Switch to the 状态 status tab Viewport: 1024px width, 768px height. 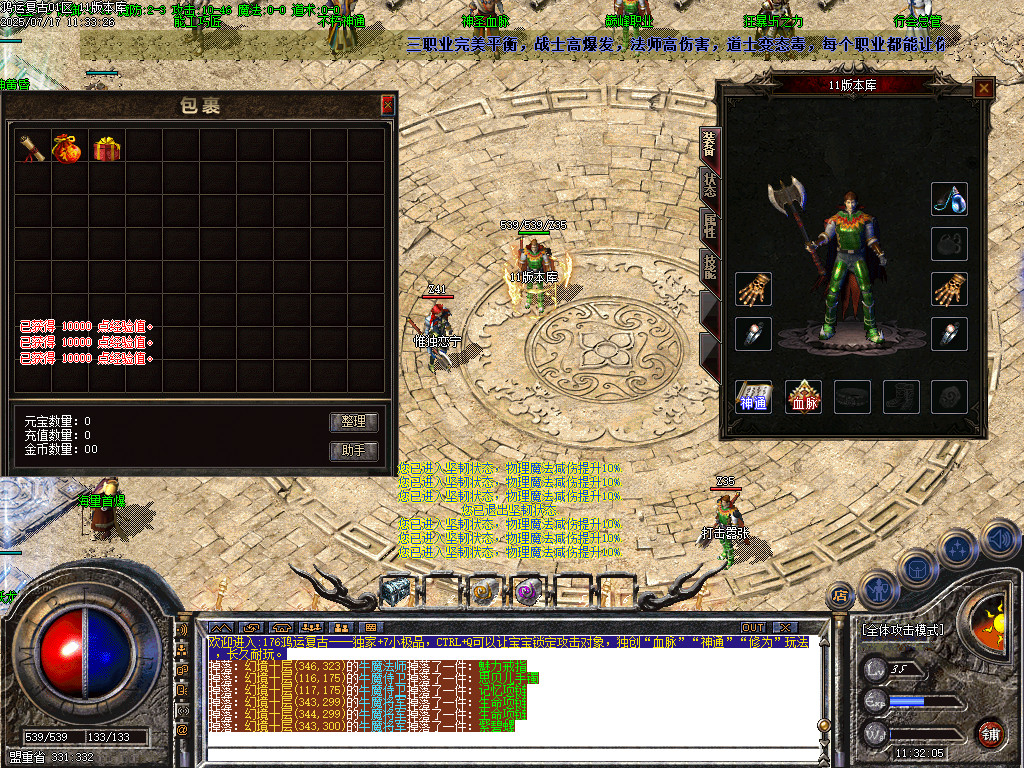click(x=709, y=186)
